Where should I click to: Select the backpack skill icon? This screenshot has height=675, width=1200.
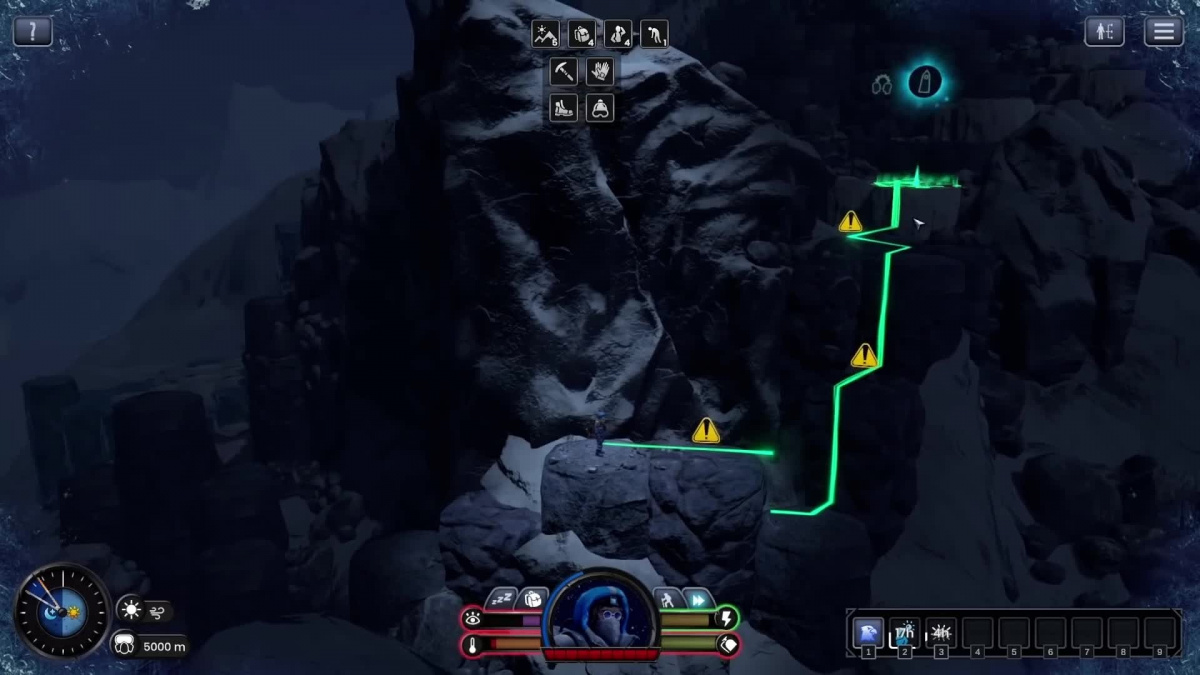click(x=582, y=35)
